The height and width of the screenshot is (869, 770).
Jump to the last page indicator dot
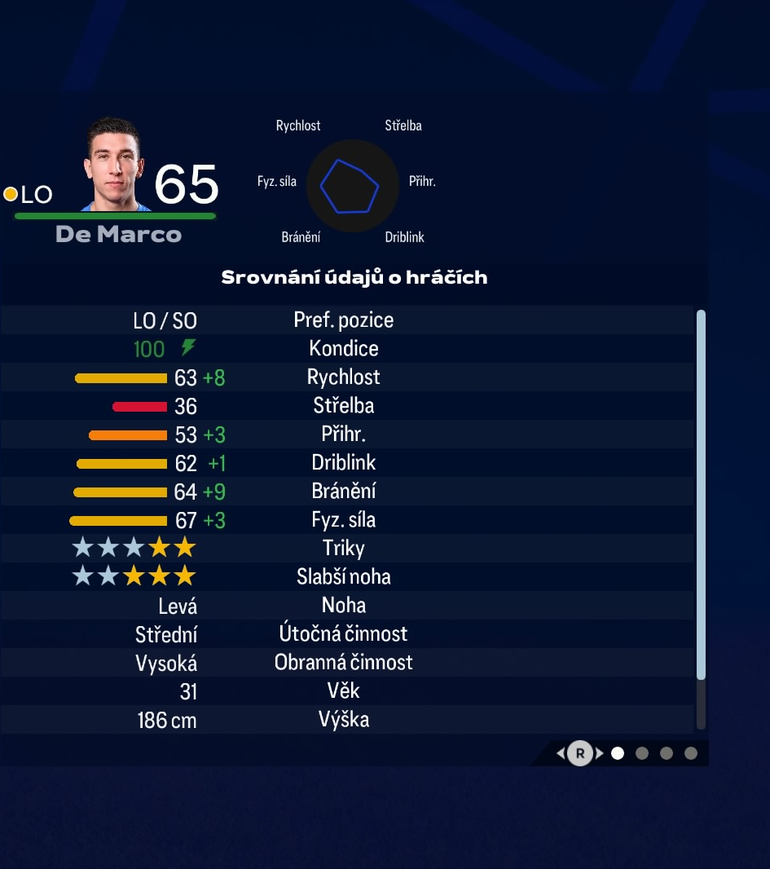(691, 753)
